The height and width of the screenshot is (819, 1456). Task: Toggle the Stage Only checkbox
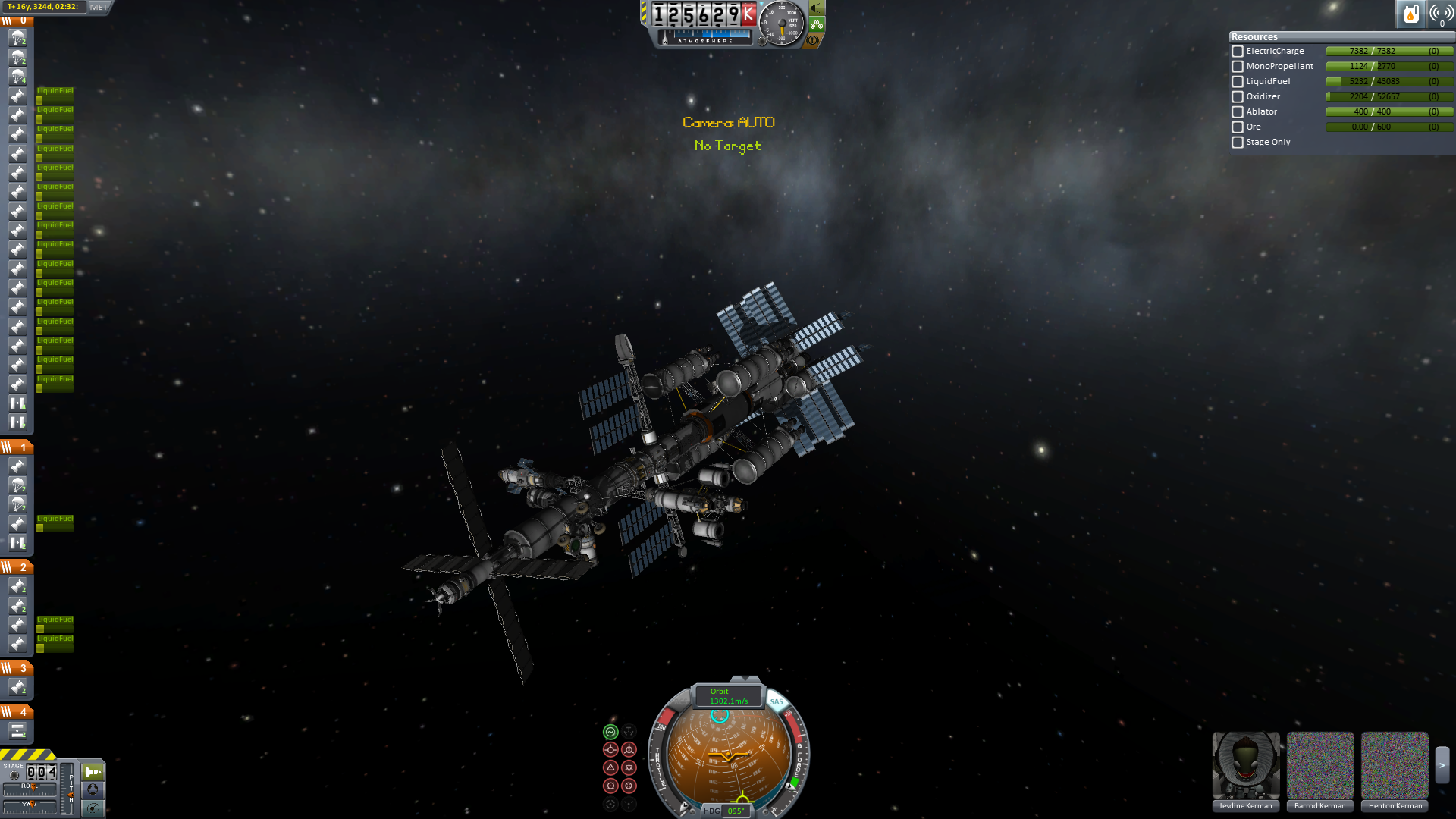pyautogui.click(x=1238, y=143)
